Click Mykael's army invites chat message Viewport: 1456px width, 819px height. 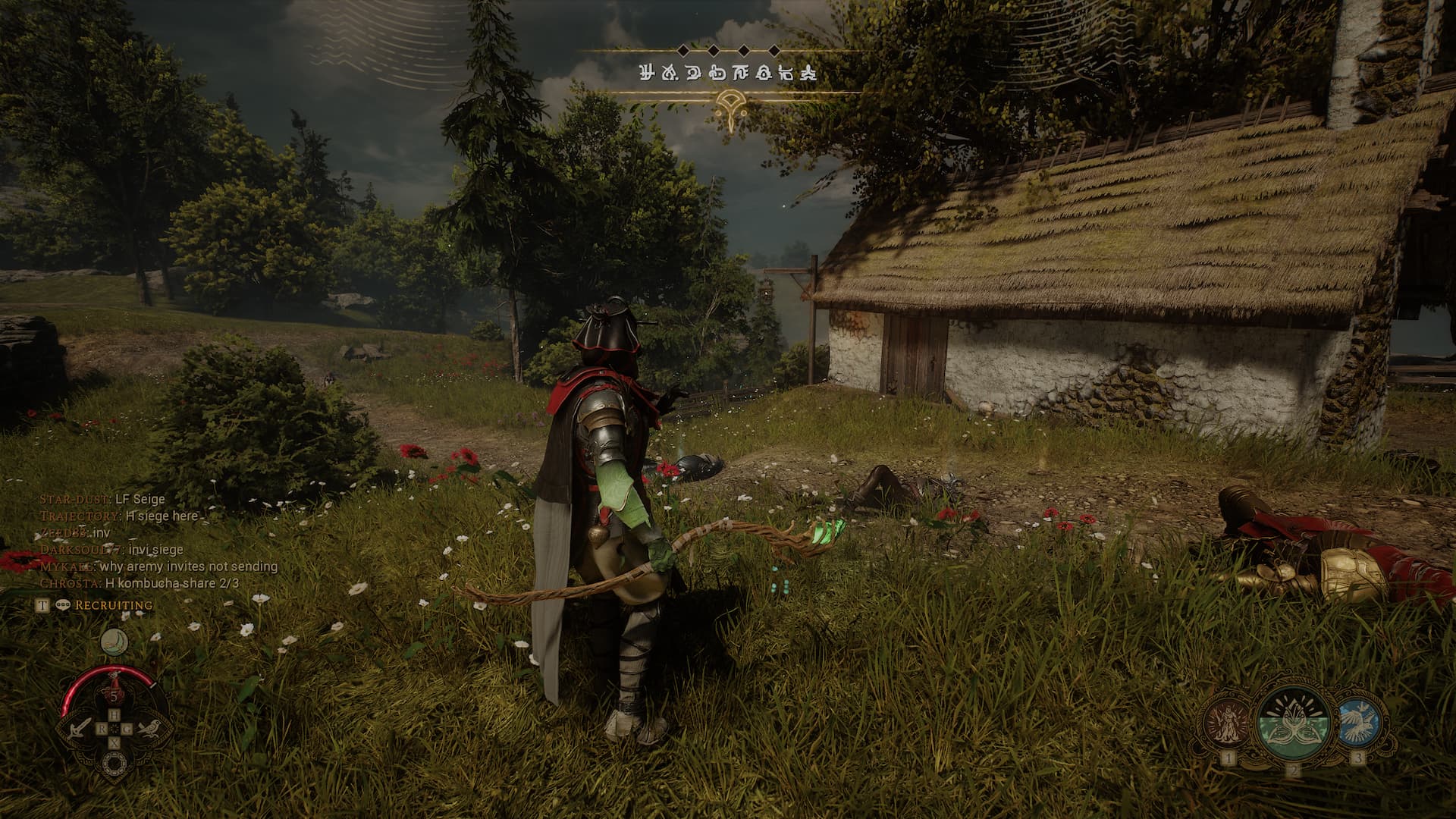click(x=159, y=566)
